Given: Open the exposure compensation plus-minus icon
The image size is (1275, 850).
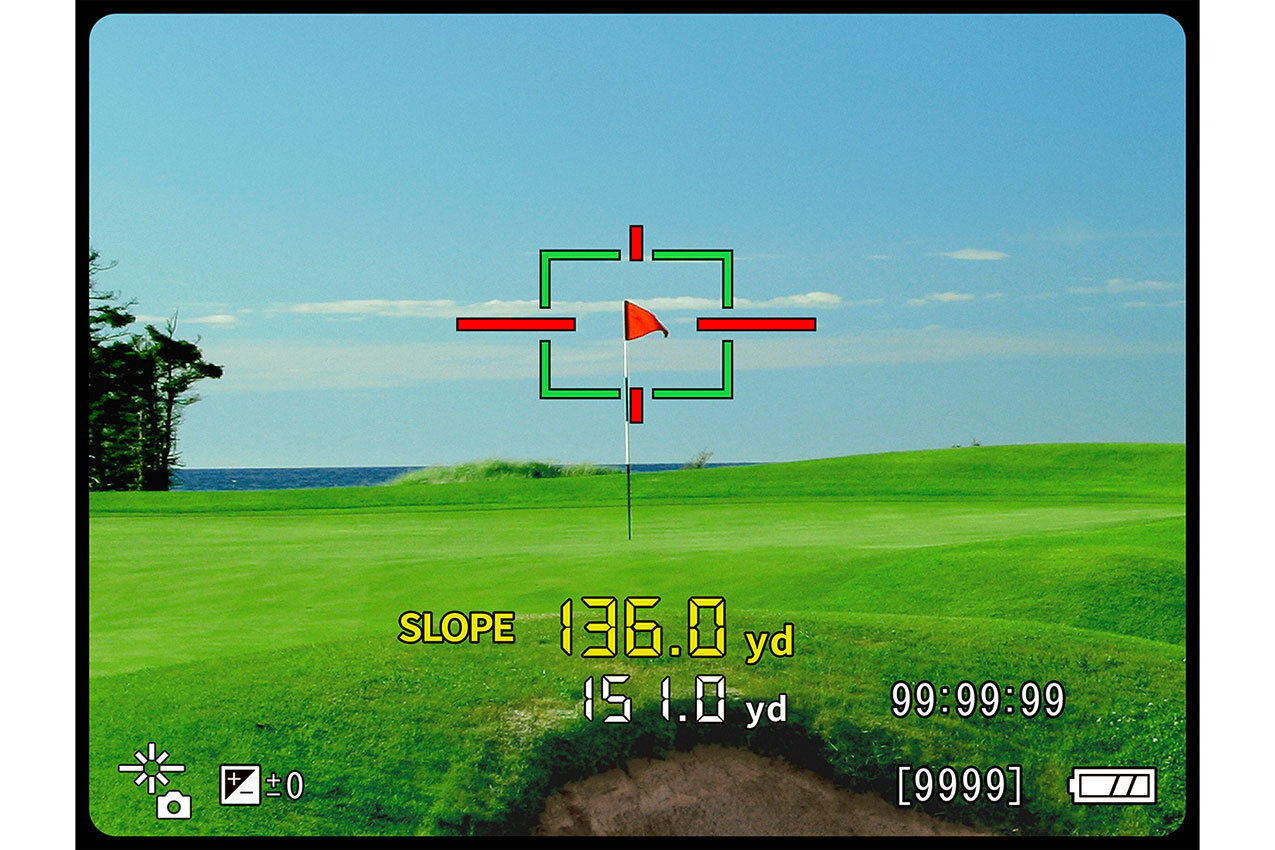Looking at the screenshot, I should point(240,785).
